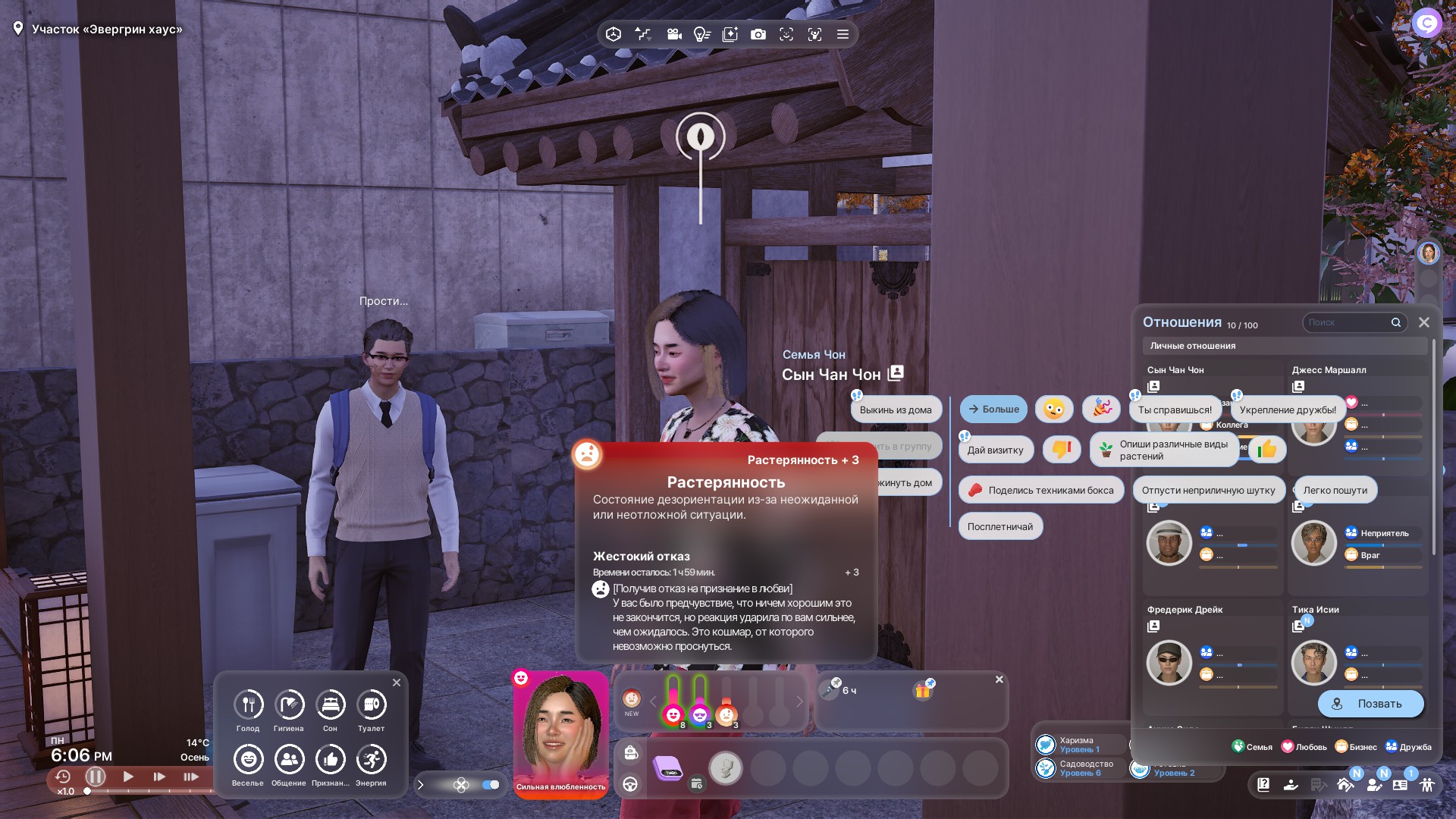1456x819 pixels.
Task: Pick 'Поделись техниками бокса' option
Action: pyautogui.click(x=1041, y=491)
